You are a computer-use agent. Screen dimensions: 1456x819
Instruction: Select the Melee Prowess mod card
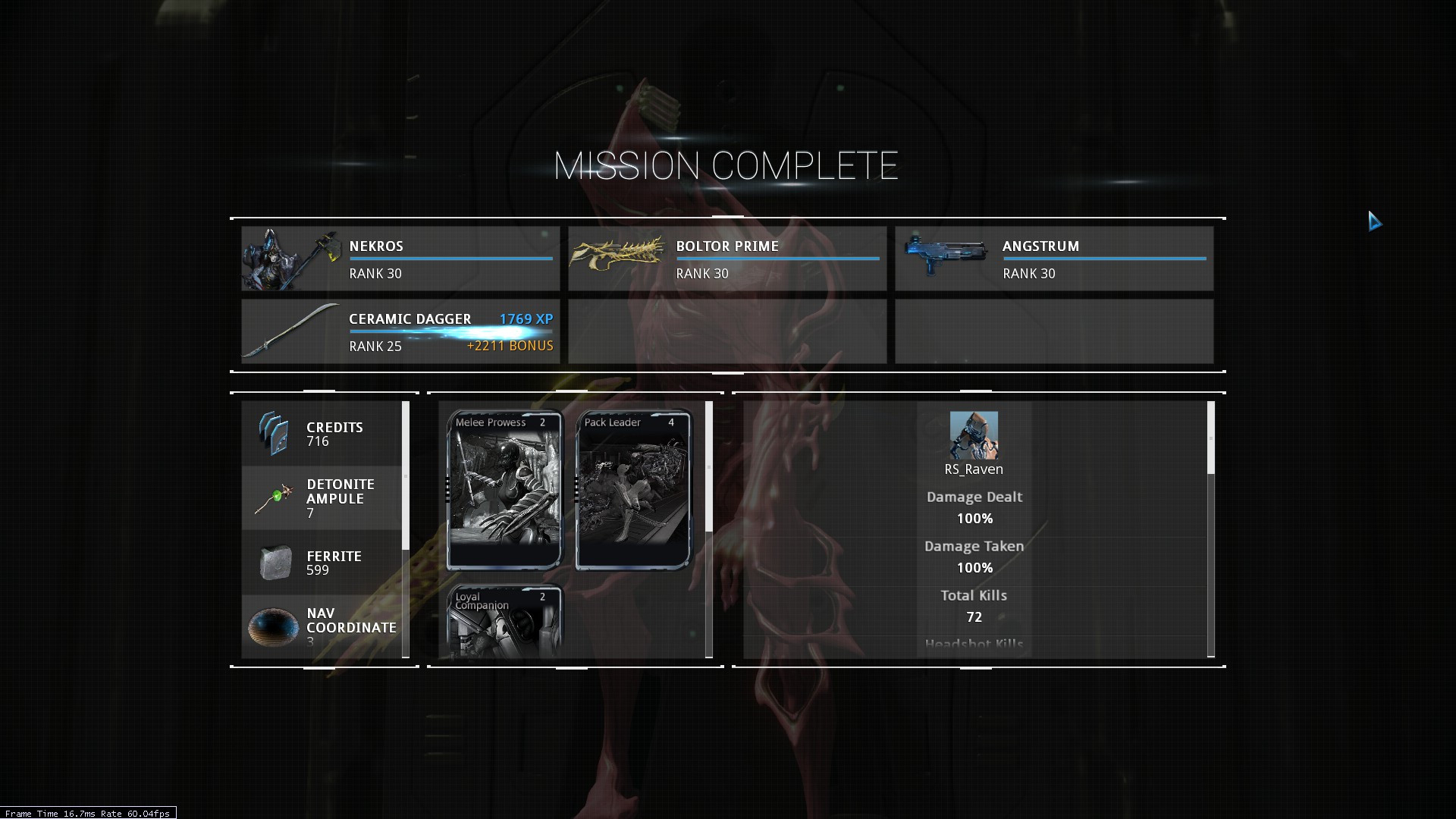(505, 490)
